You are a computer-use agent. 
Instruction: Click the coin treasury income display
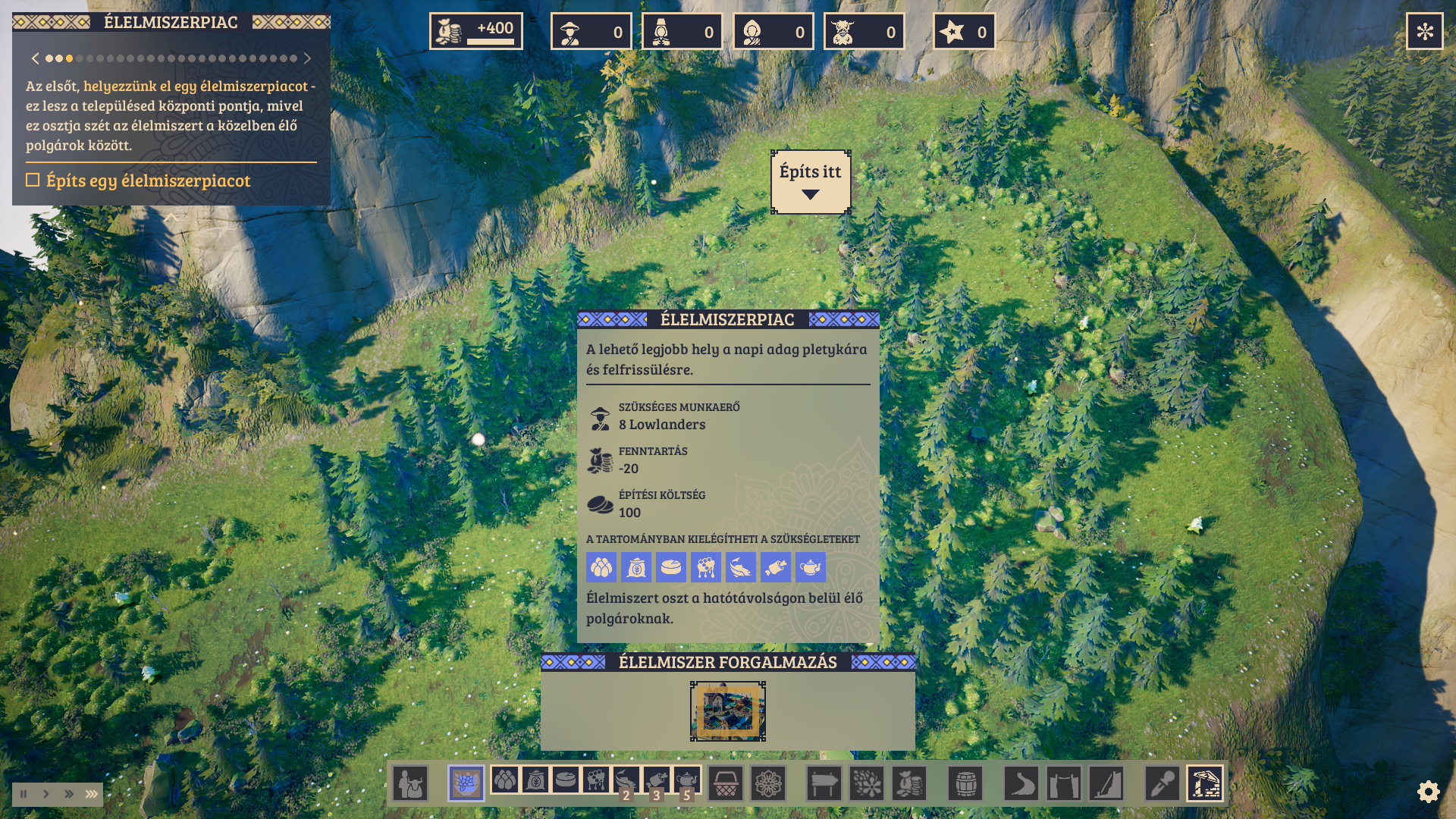pos(476,31)
